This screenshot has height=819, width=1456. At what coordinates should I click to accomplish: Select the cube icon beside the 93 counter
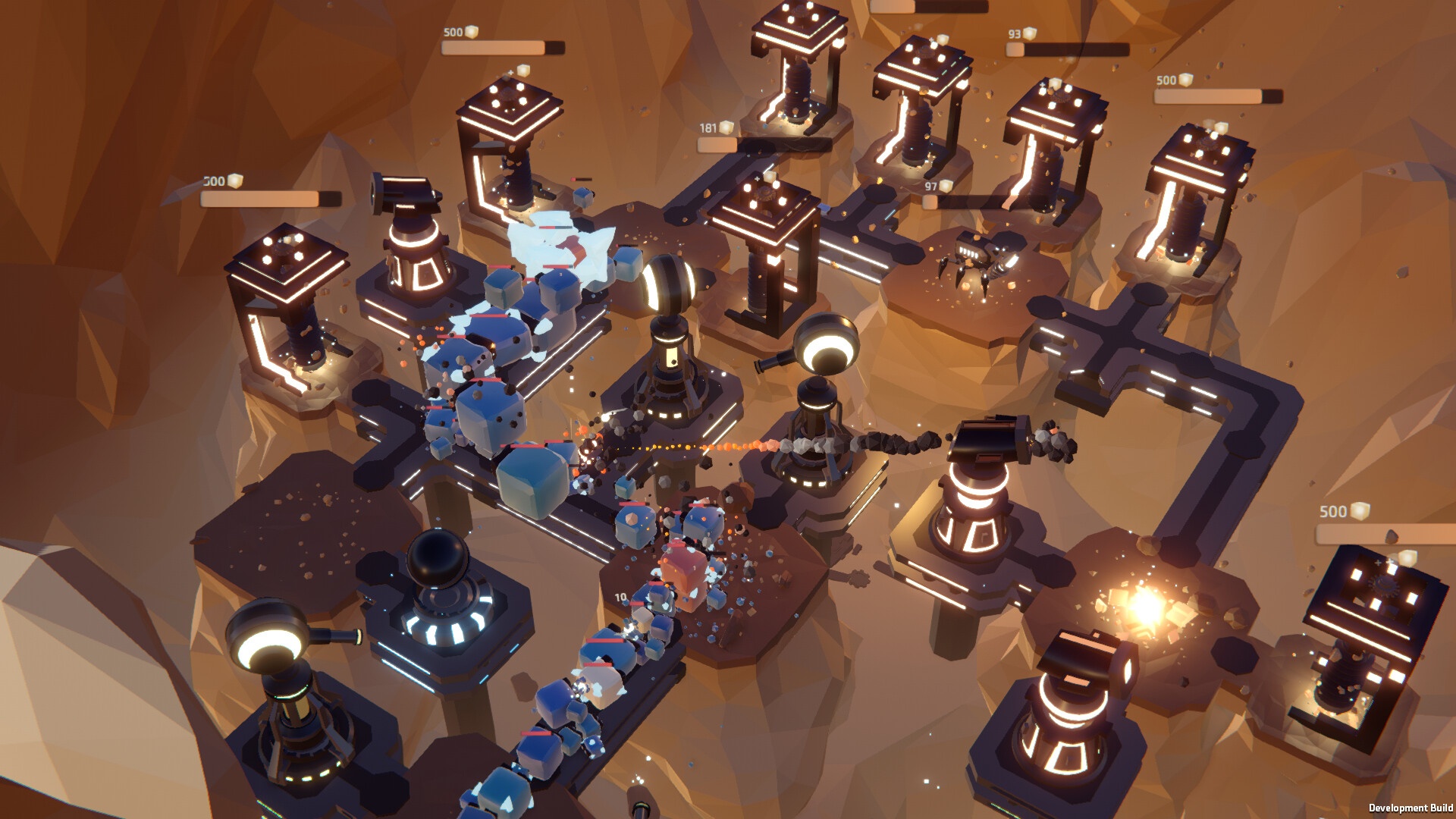click(x=1028, y=34)
